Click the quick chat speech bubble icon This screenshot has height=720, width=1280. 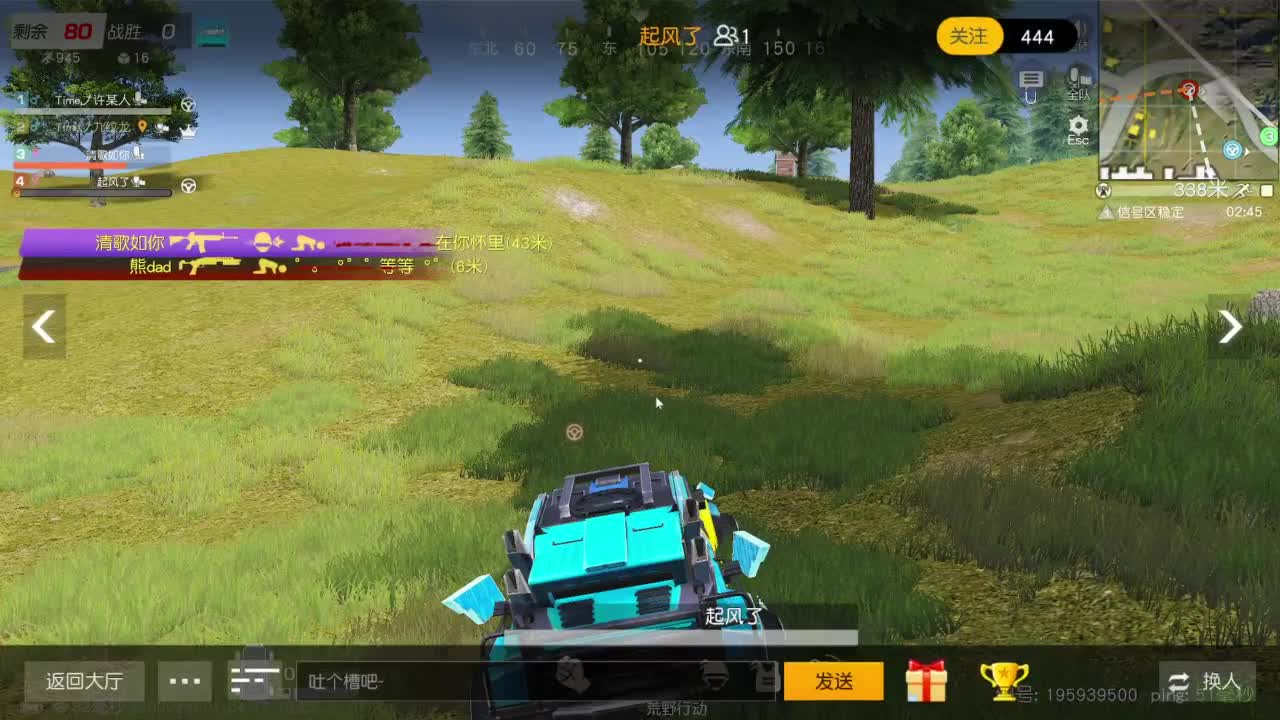(1031, 80)
